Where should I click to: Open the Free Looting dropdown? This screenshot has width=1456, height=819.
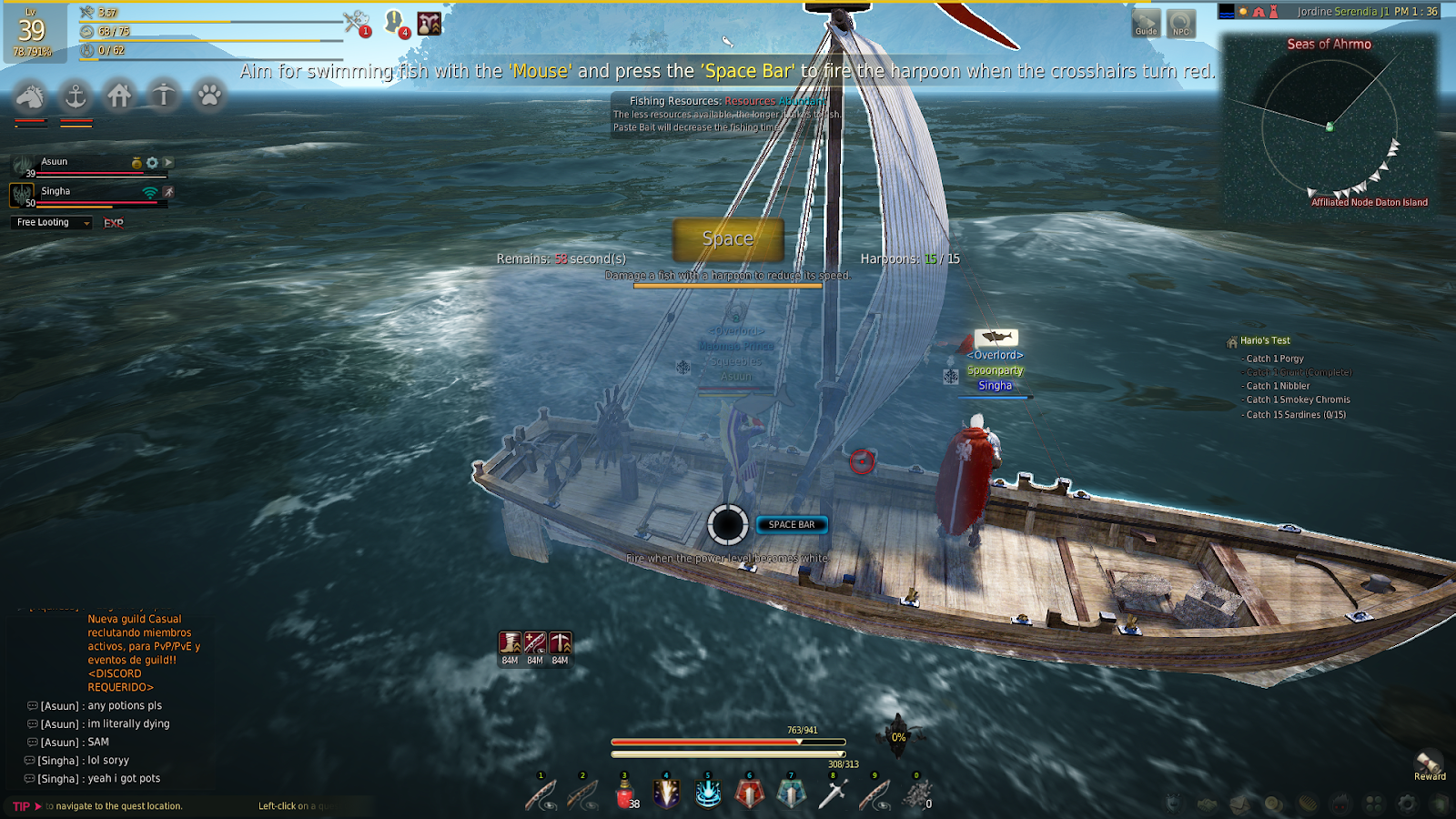[54, 223]
